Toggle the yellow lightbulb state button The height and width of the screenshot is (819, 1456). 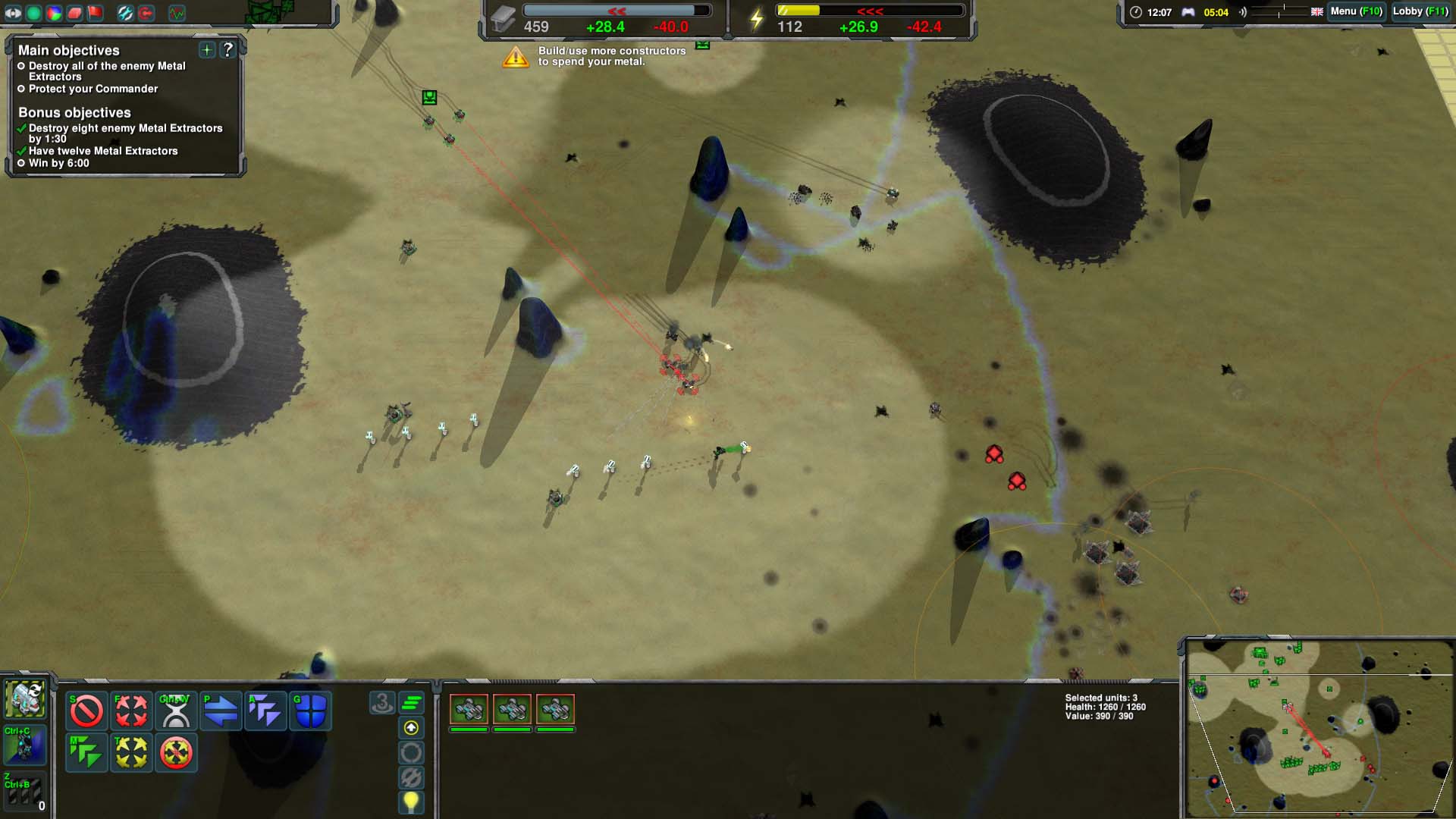point(411,801)
